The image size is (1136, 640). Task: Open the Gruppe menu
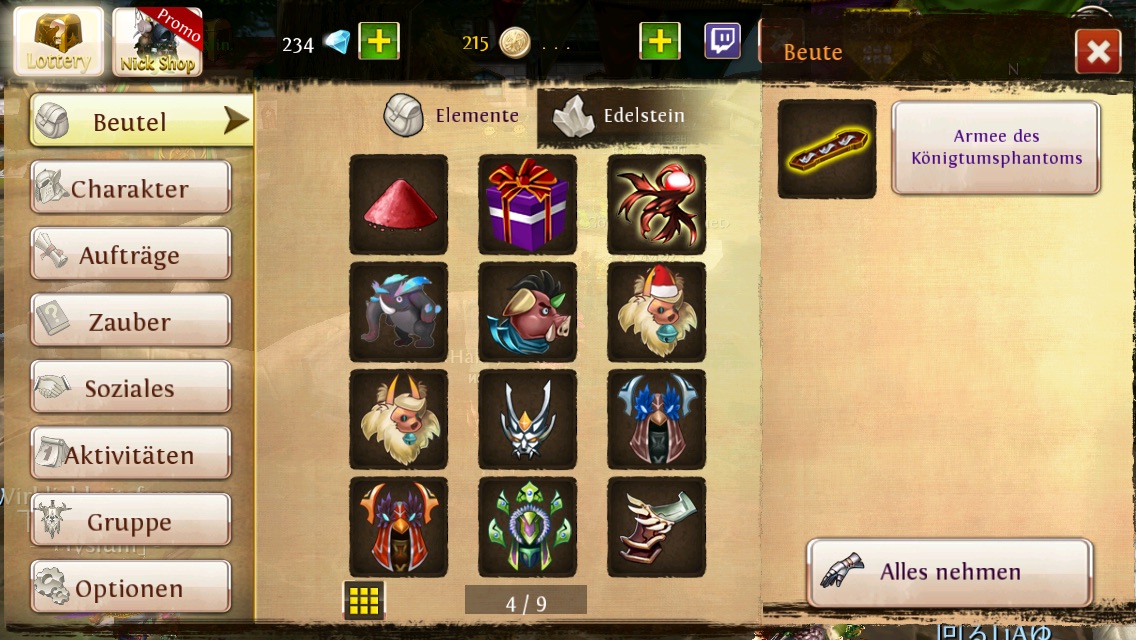tap(131, 522)
